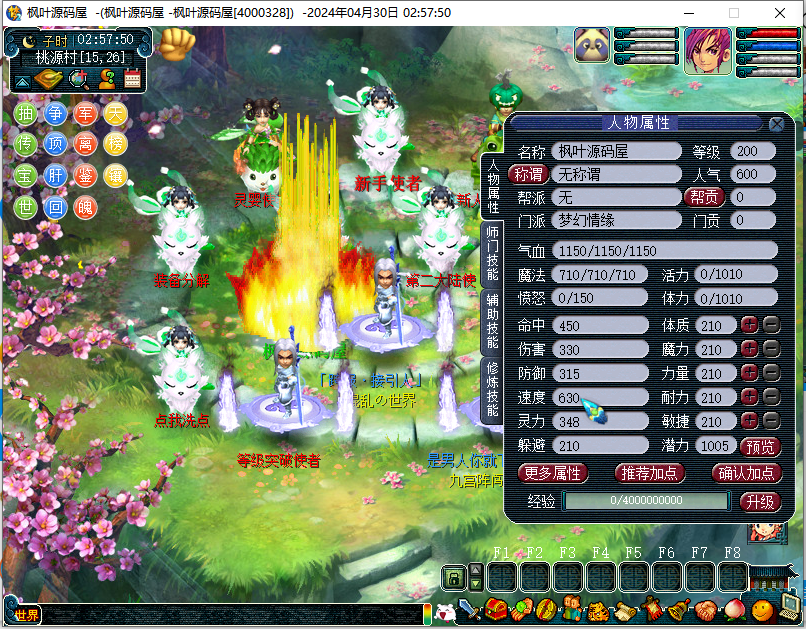Show 更多属性 details

551,473
